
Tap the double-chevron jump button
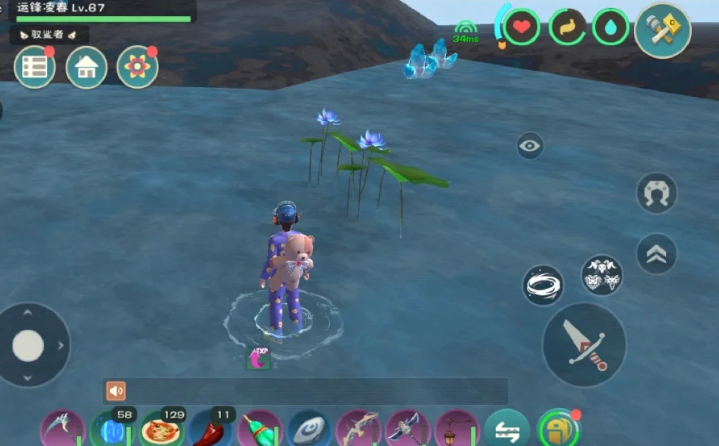pyautogui.click(x=656, y=253)
